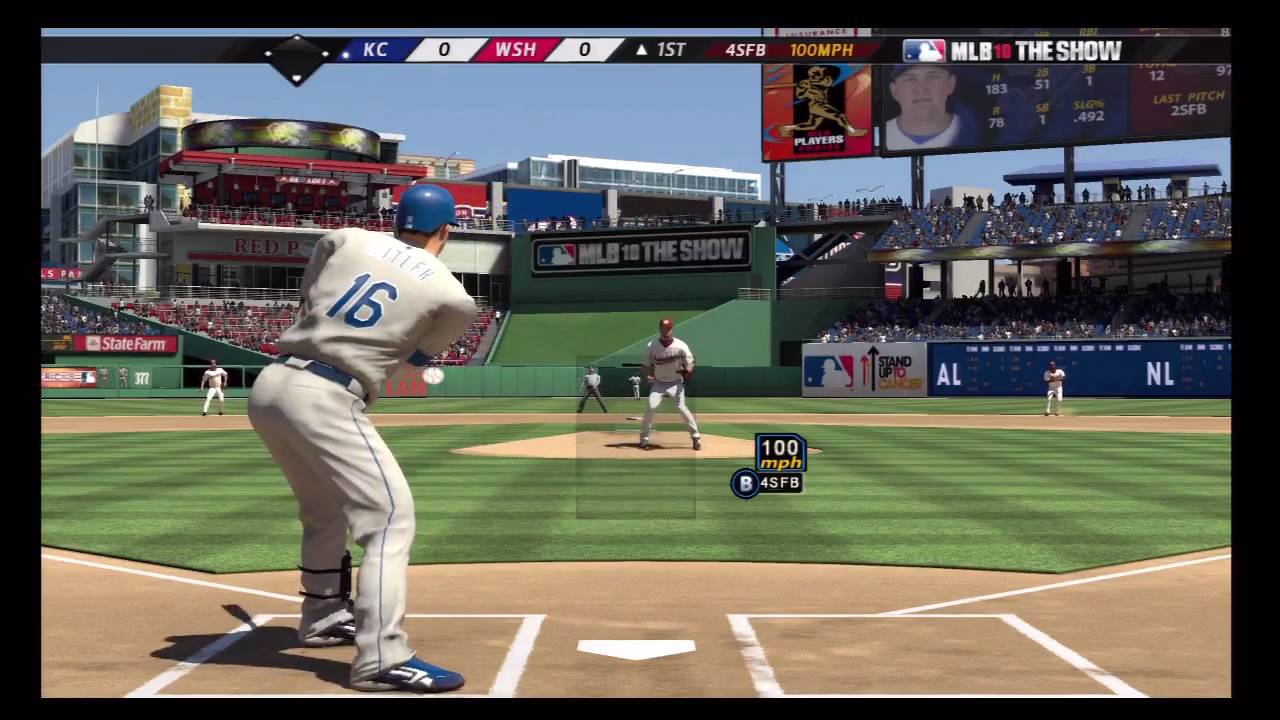Select the WSH team label in scorebug
Screen dimensions: 1280x720
515,50
